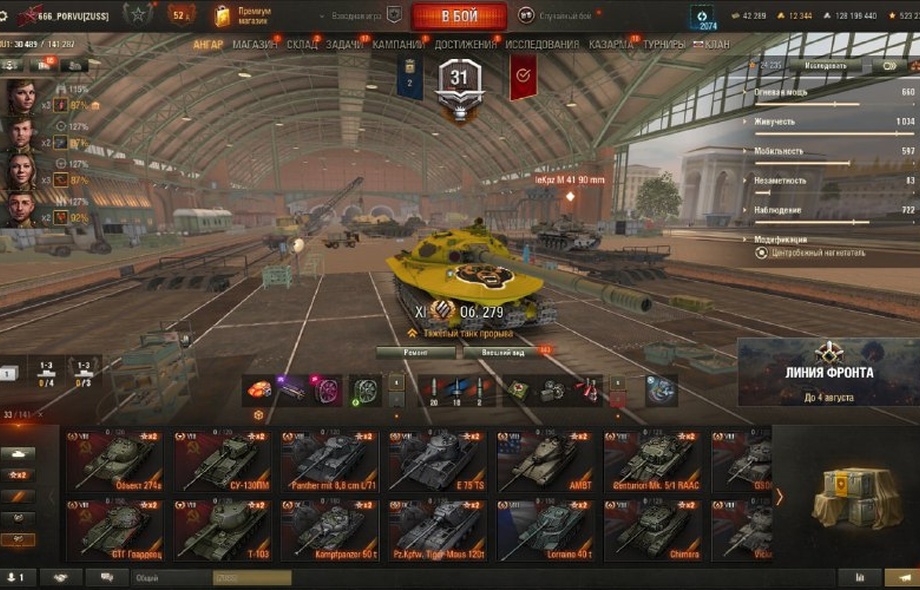Open the СКЛАД tab
The height and width of the screenshot is (590, 920).
tap(302, 45)
